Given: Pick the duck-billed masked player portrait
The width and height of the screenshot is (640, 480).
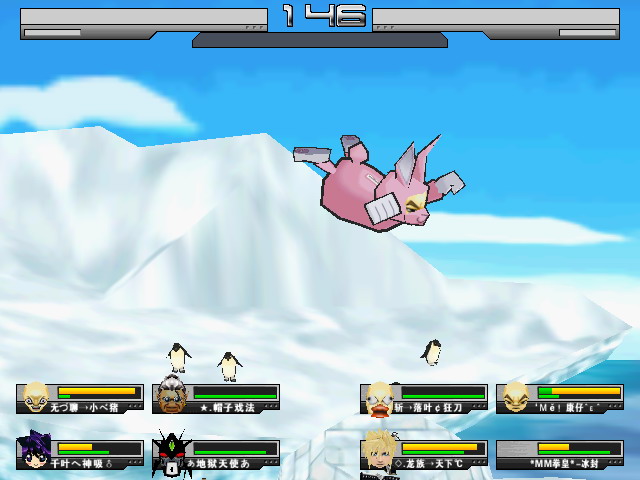Looking at the screenshot, I should tap(380, 398).
